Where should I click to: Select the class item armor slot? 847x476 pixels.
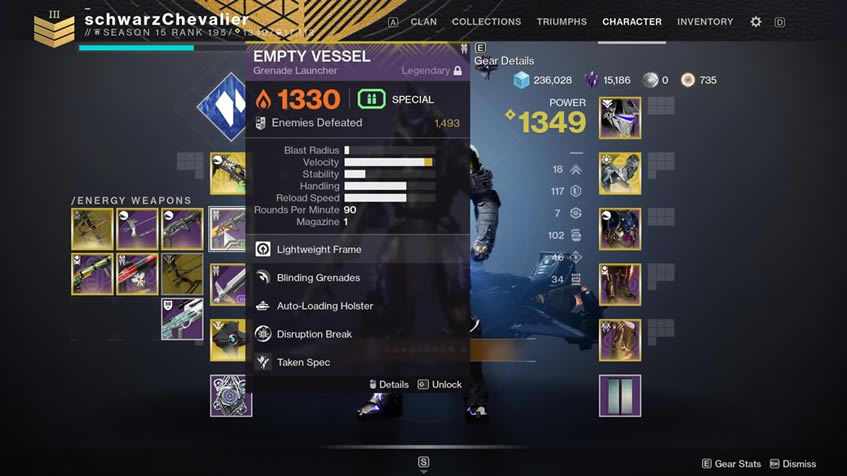pos(620,339)
